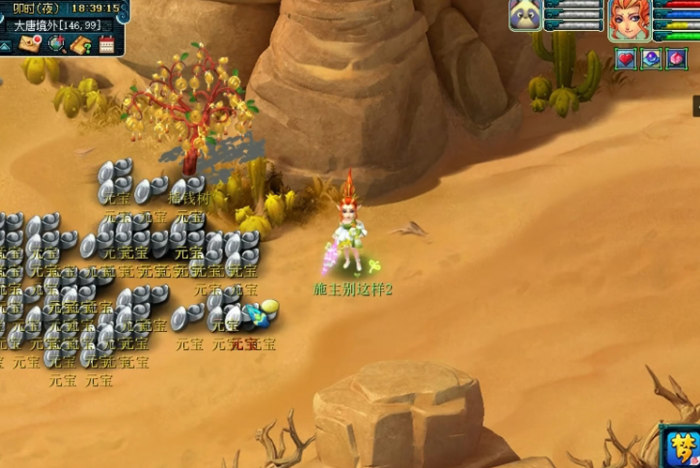
Task: Expand the side panel arrow at right edge
Action: (695, 103)
